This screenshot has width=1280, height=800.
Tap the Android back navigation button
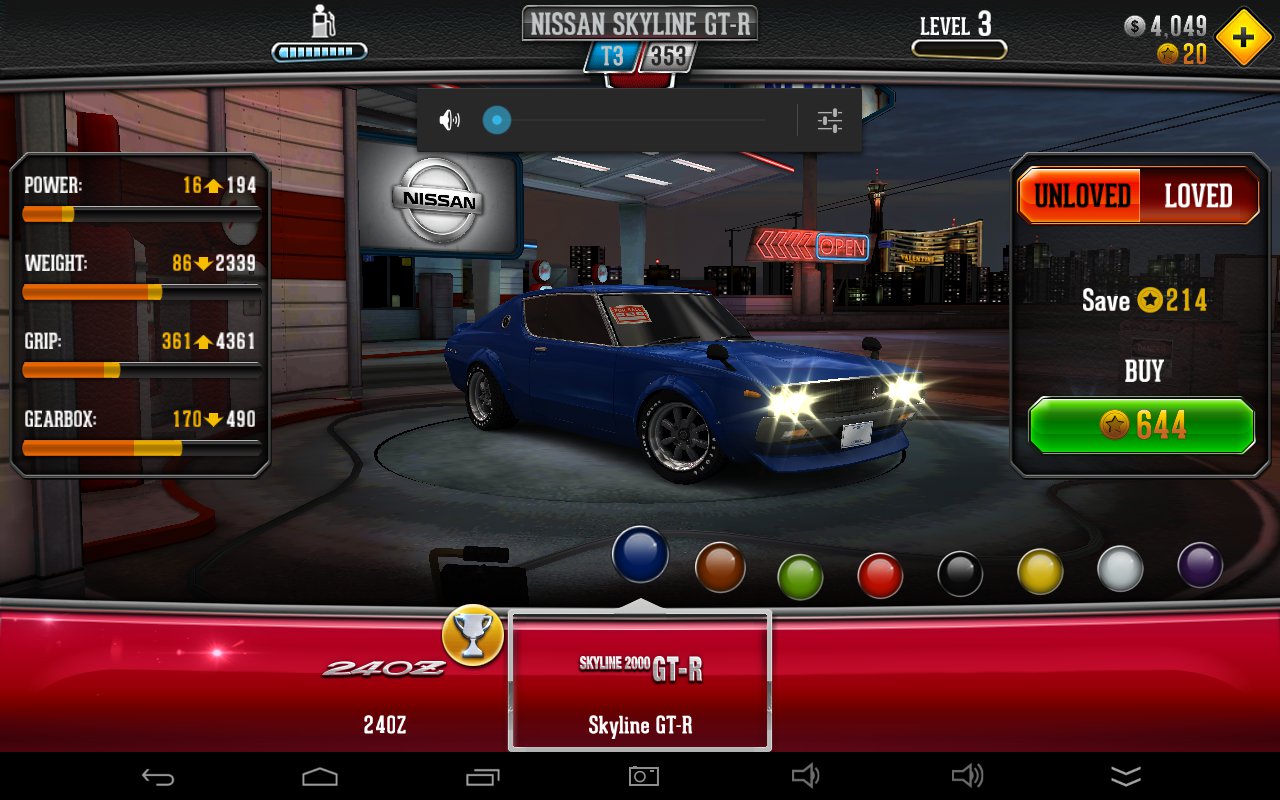(158, 776)
